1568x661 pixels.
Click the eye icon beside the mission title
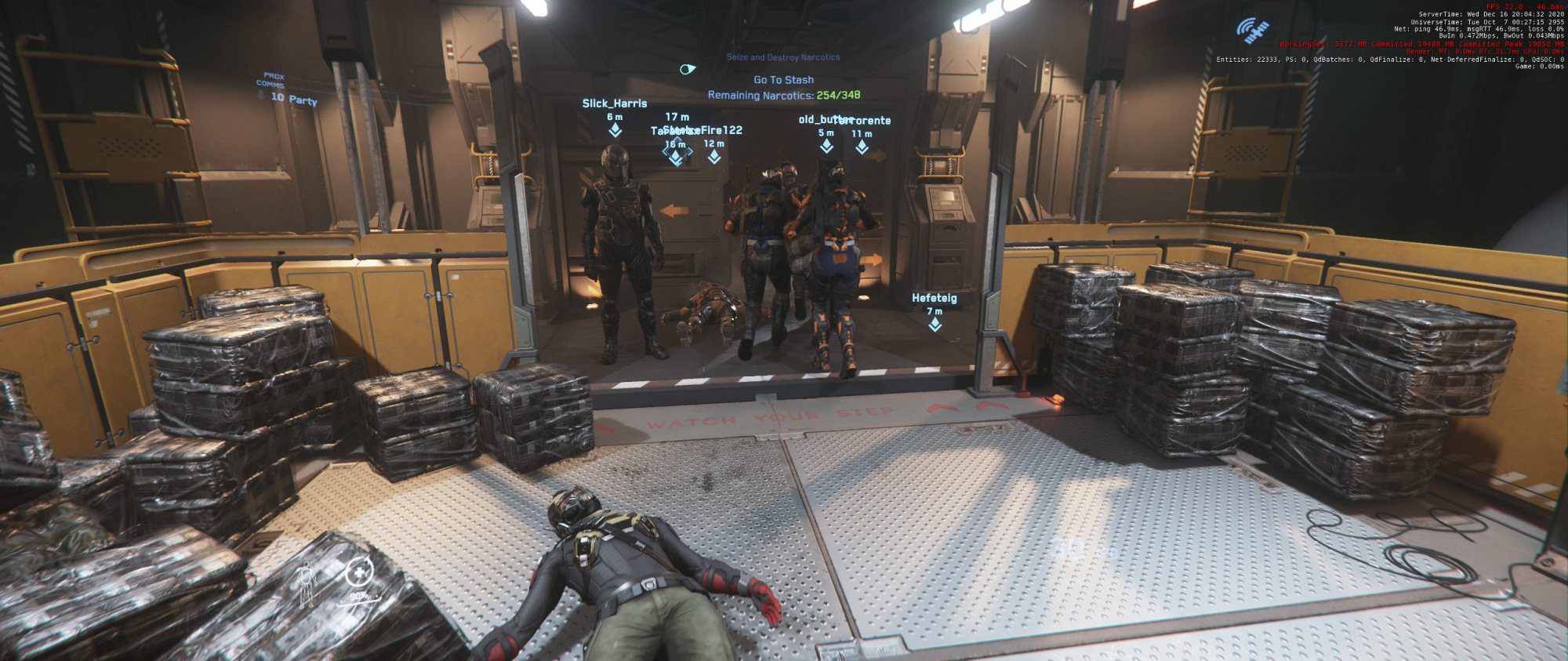688,69
